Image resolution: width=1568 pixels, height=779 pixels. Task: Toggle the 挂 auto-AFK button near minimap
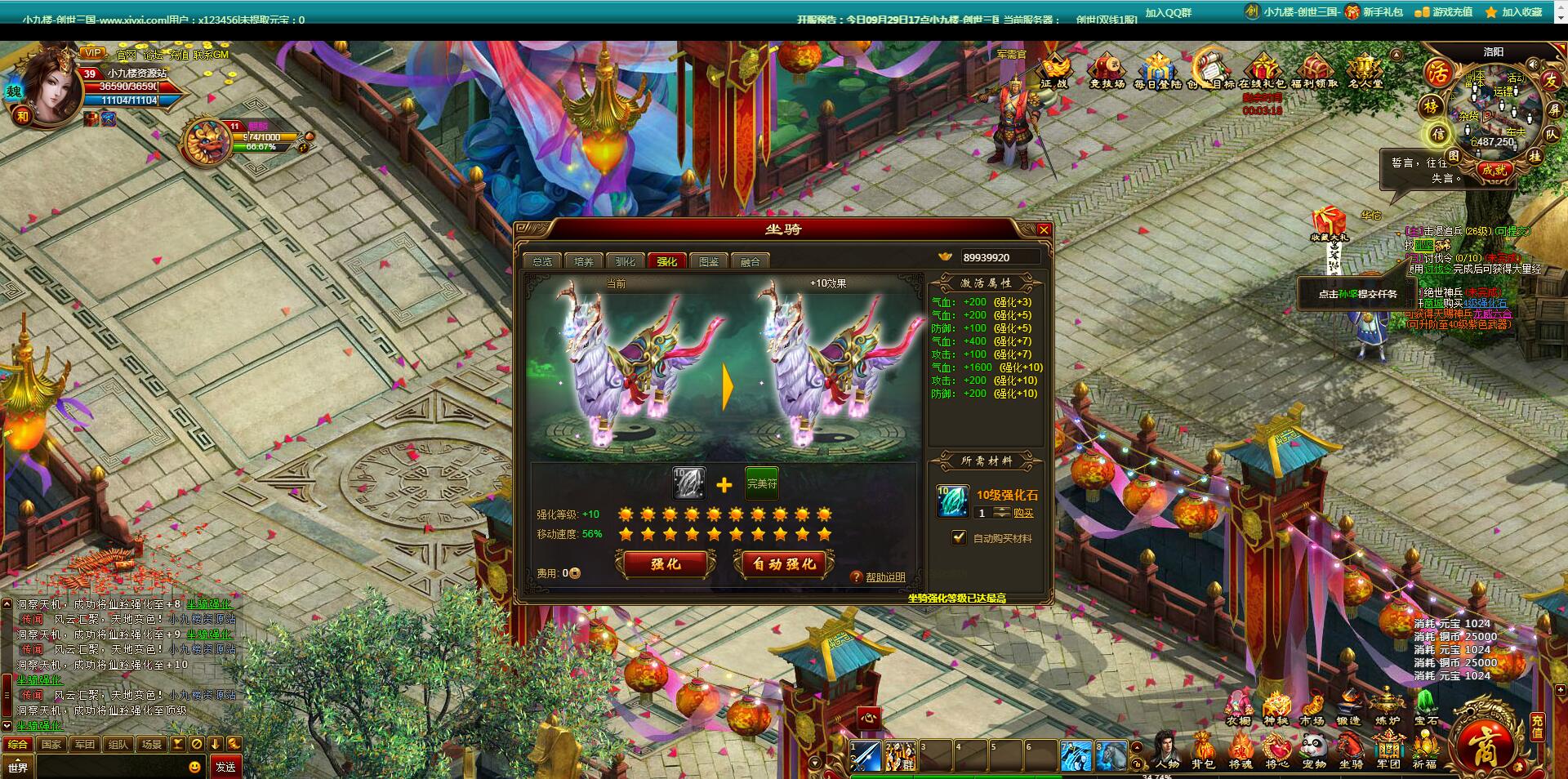(1535, 157)
